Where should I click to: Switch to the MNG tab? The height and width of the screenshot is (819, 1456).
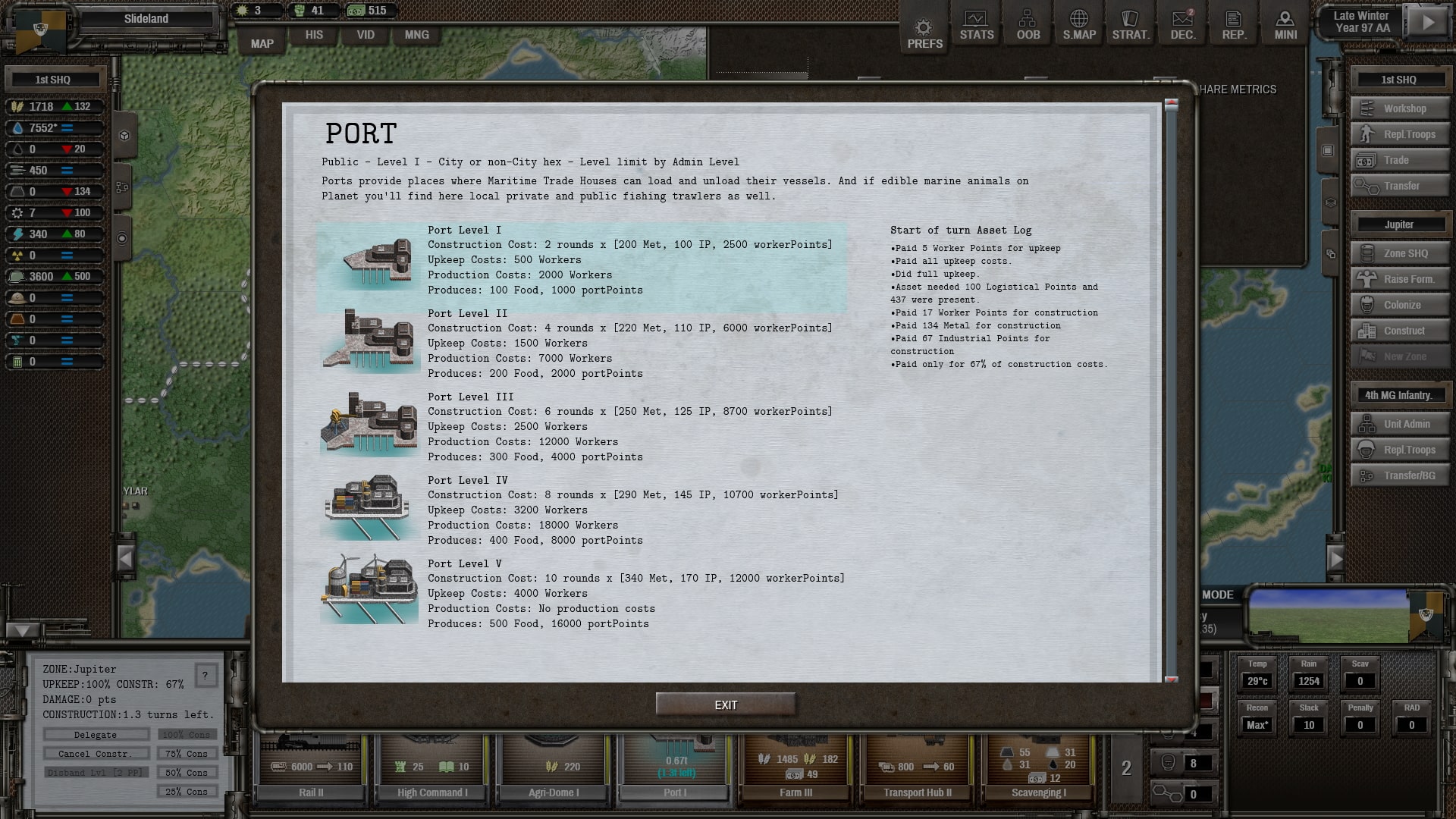(x=416, y=35)
